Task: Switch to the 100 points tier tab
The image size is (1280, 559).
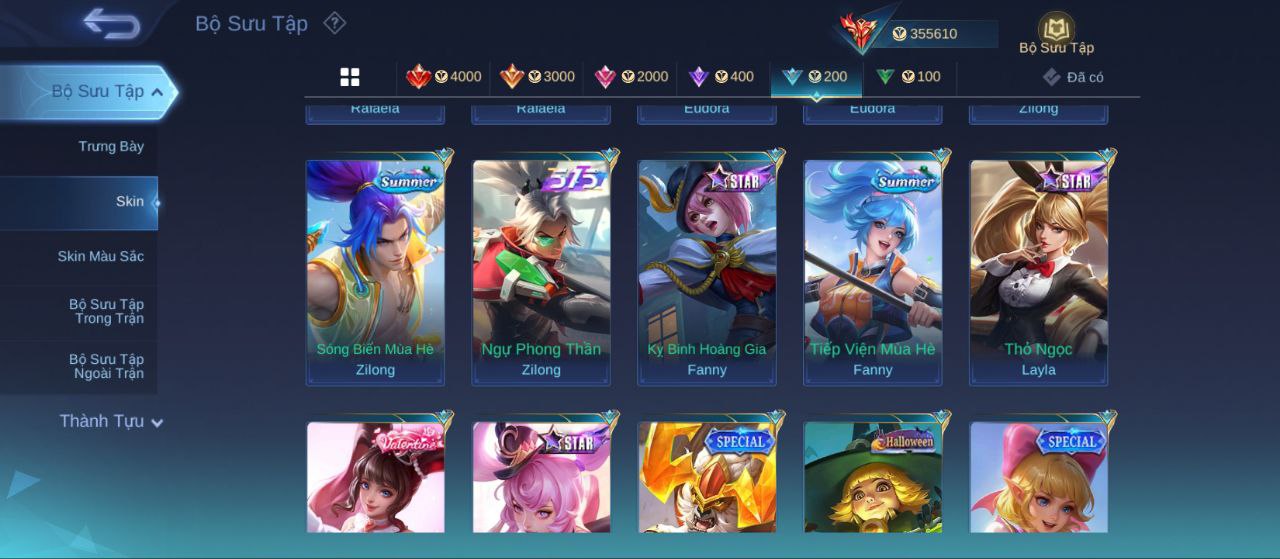Action: click(908, 77)
